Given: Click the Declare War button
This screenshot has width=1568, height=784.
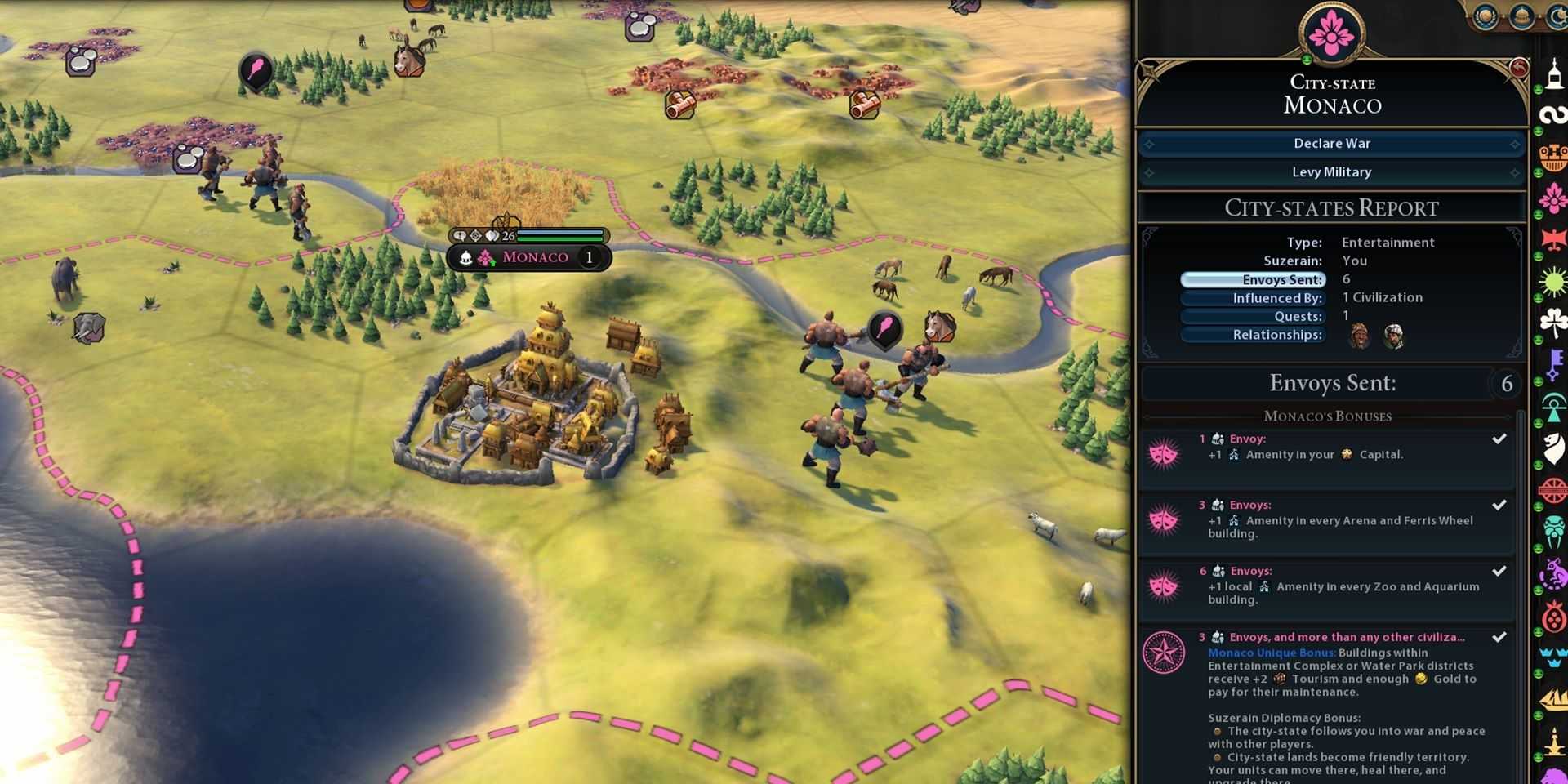Looking at the screenshot, I should 1331,144.
